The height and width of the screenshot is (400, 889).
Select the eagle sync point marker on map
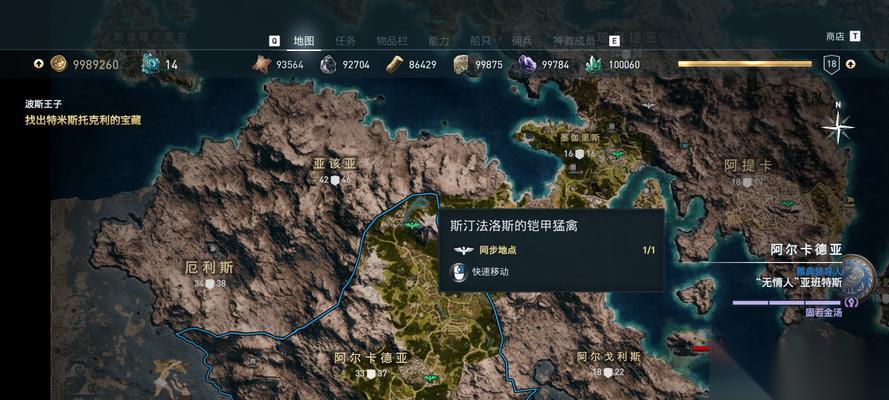point(411,226)
